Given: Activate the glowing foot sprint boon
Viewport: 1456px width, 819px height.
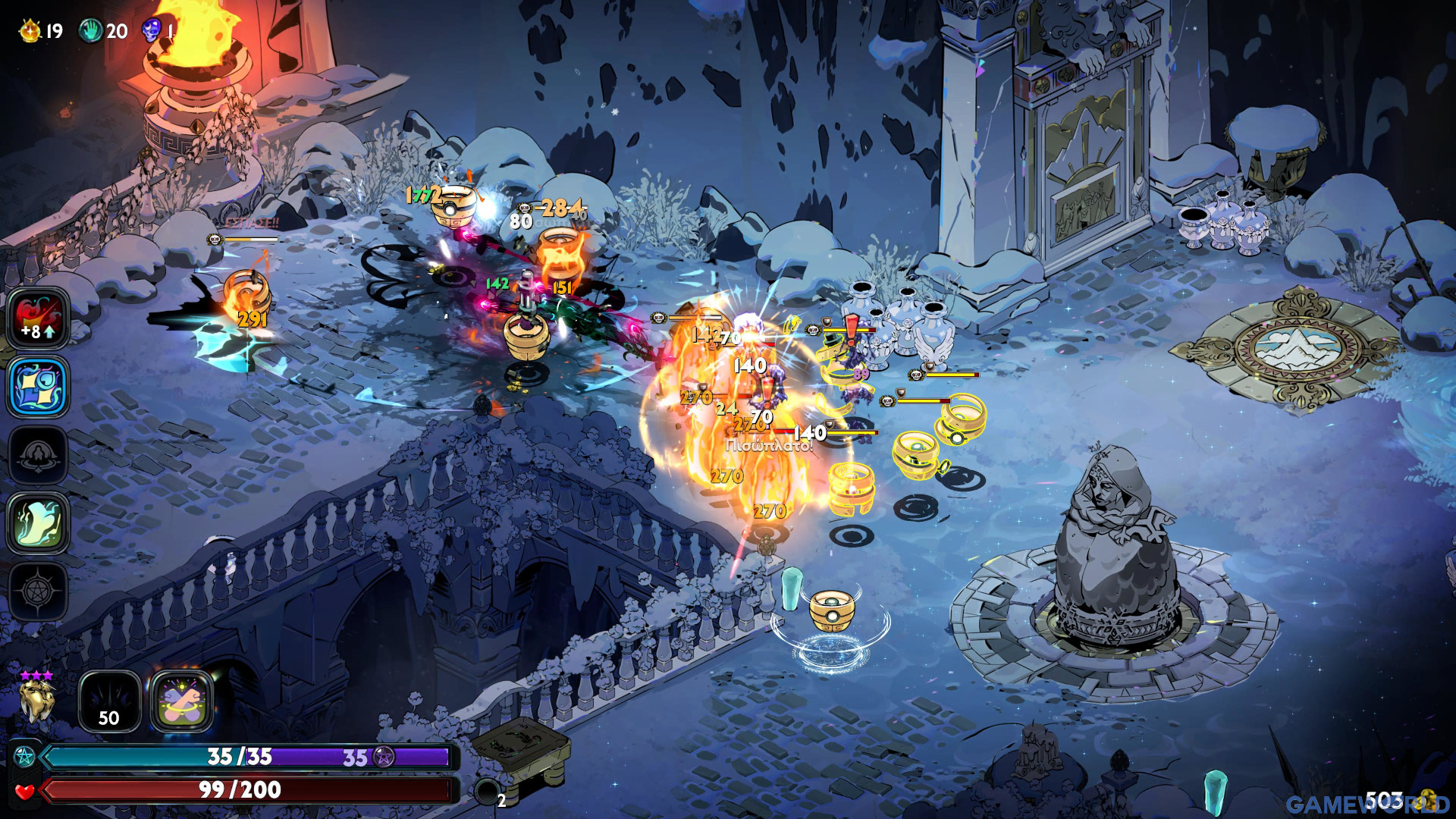Looking at the screenshot, I should tap(38, 522).
